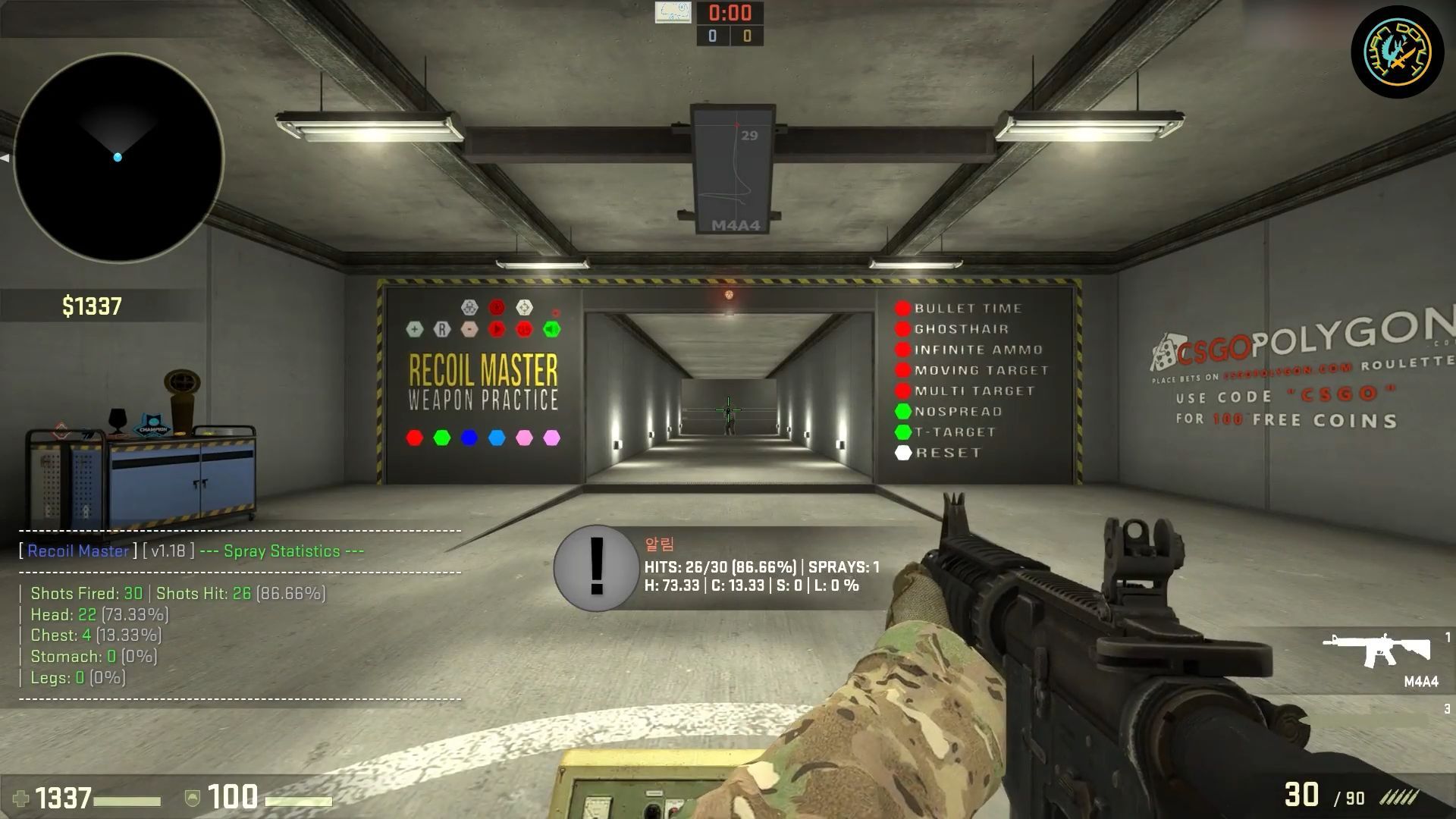Click the exclamation mark alert icon
Screen dimensions: 1456x819
click(x=596, y=568)
